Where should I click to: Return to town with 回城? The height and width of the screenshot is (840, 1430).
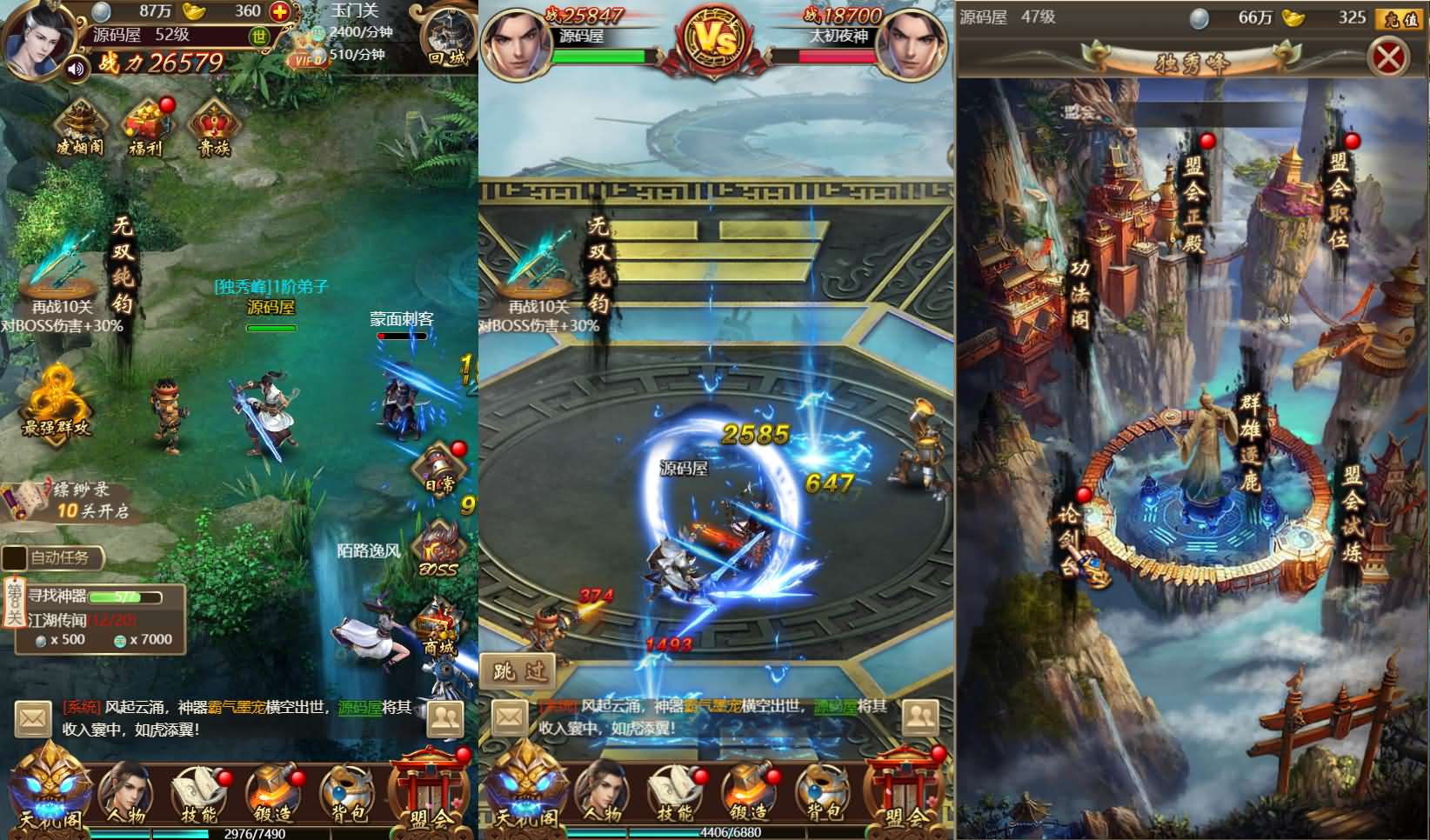click(x=448, y=39)
